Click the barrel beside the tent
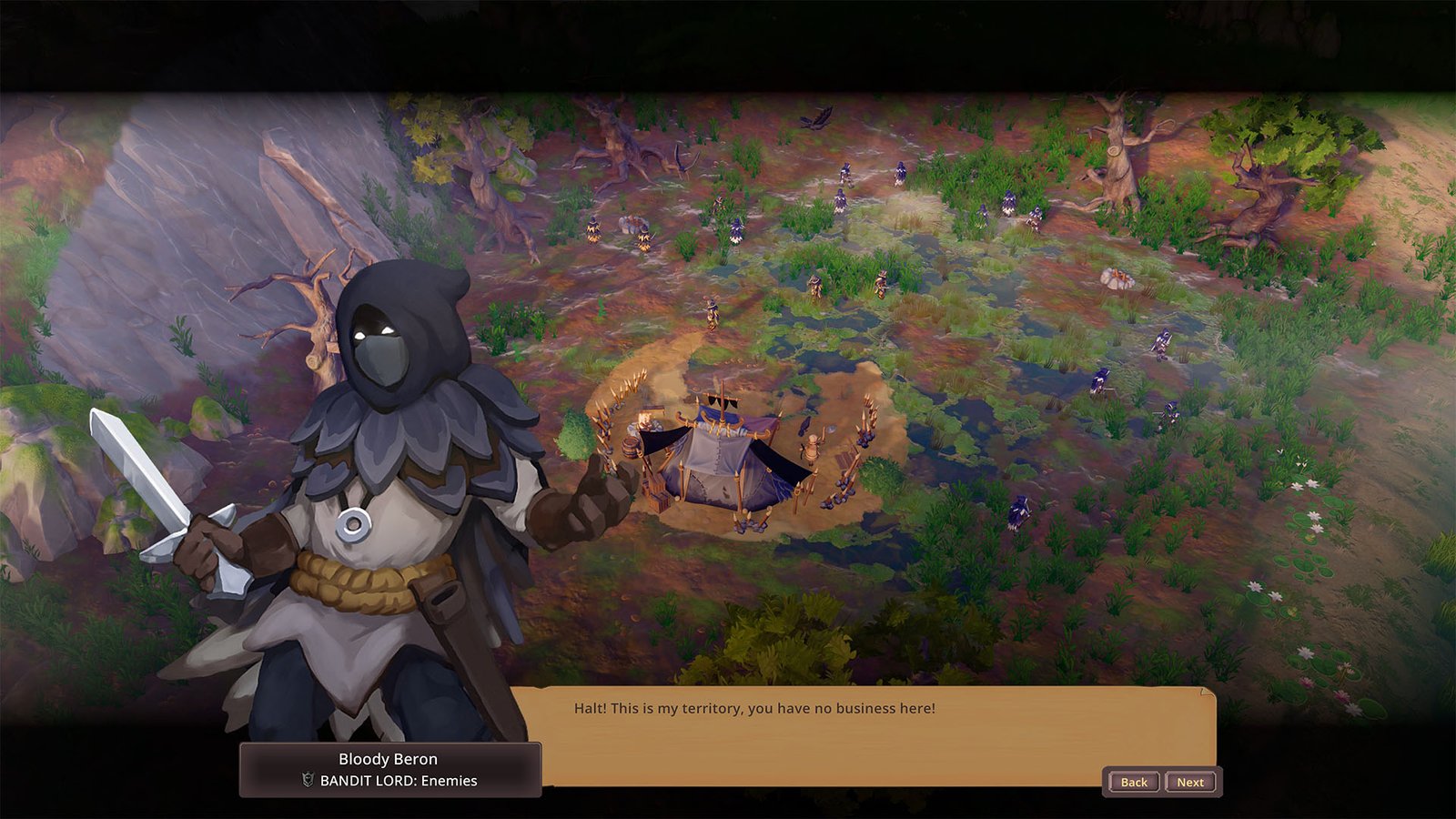Viewport: 1456px width, 819px height. pos(630,448)
